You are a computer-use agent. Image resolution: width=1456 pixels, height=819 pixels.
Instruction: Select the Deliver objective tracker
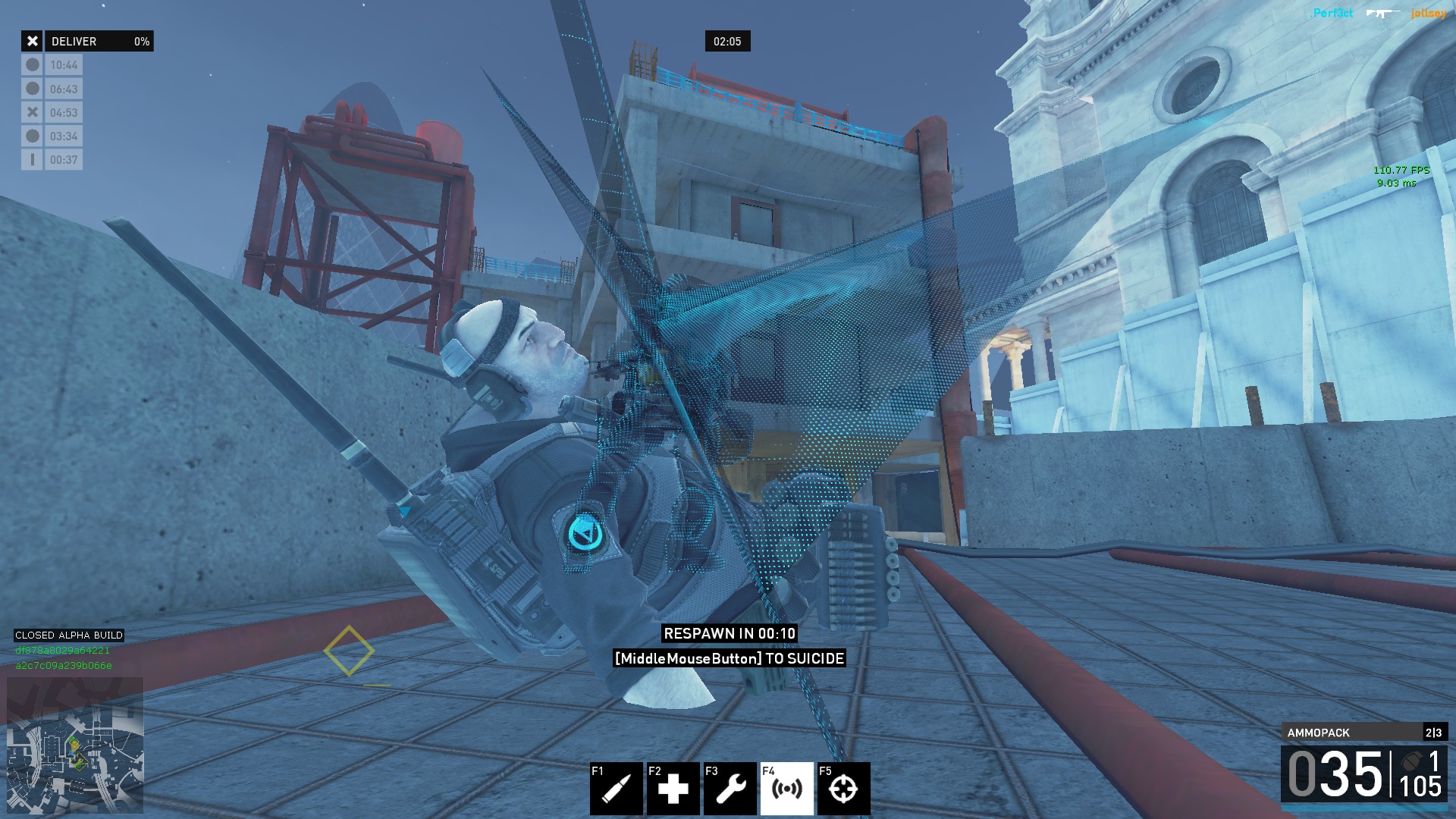(87, 41)
